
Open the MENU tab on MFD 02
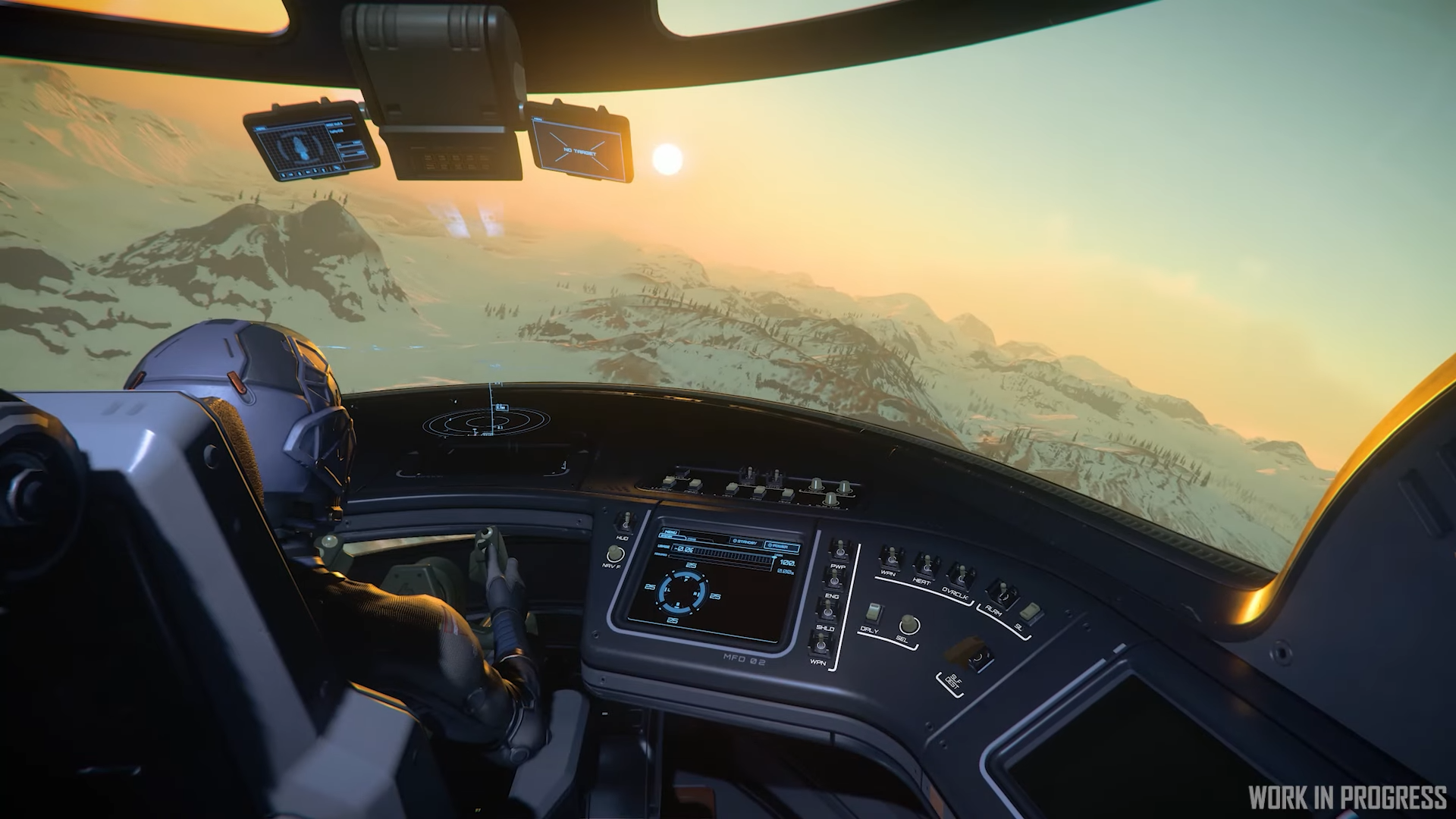coord(670,532)
